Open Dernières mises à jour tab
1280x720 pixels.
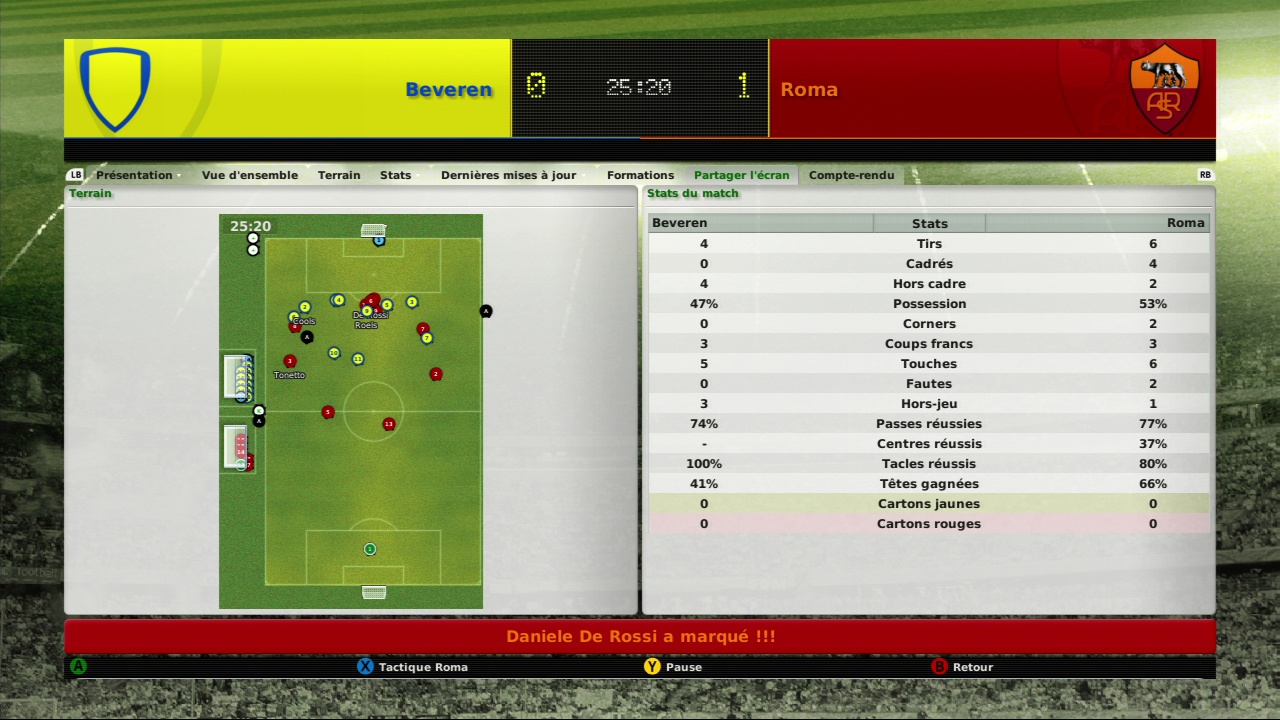pyautogui.click(x=508, y=175)
